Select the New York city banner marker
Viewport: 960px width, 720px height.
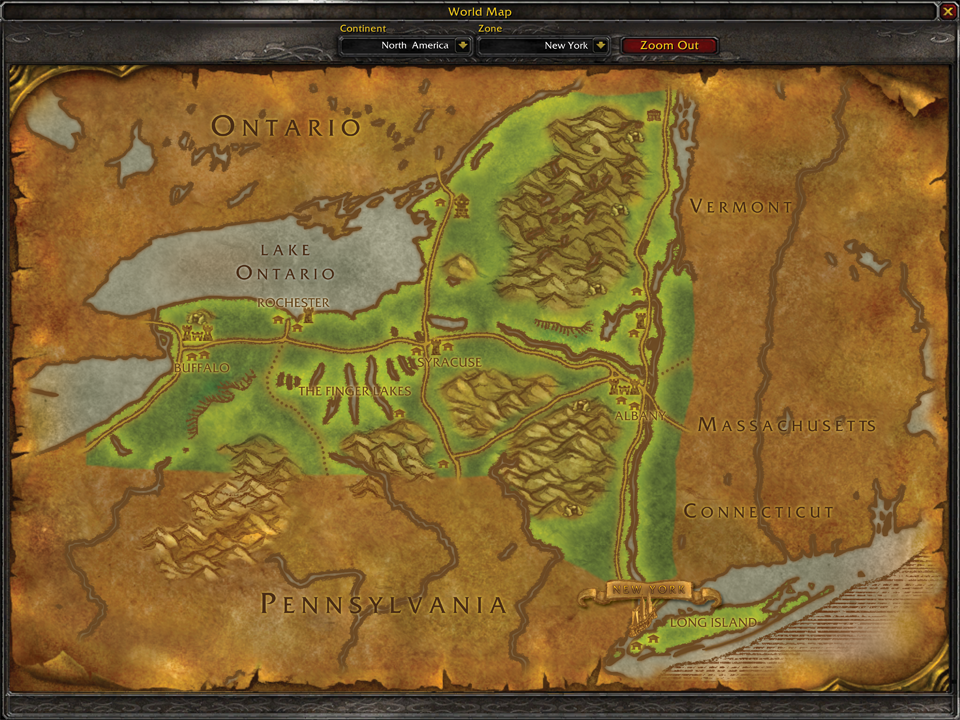tap(647, 590)
